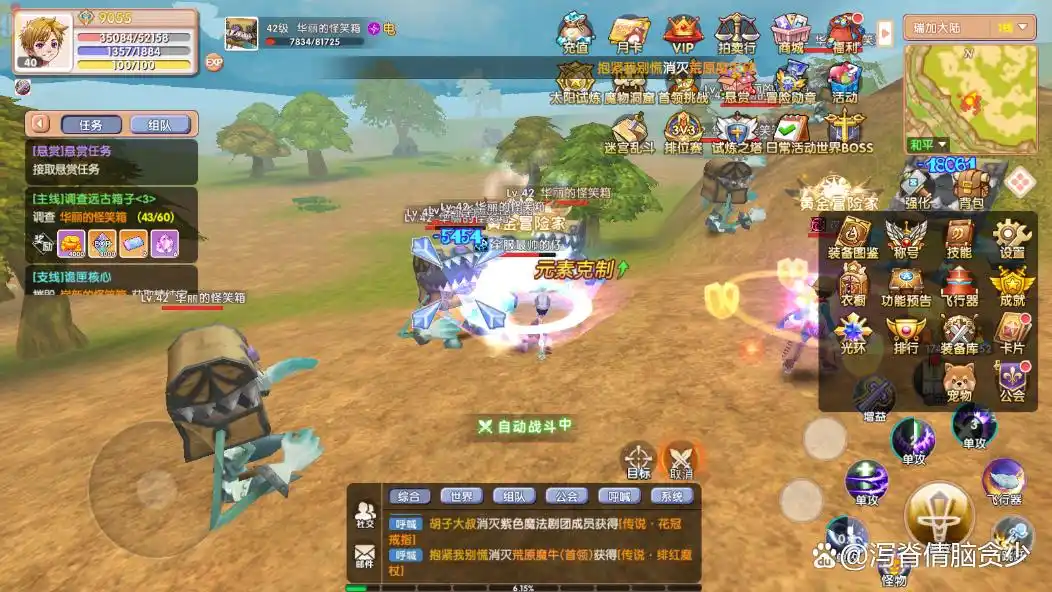Switch to the 组队 team tab in quest panel
This screenshot has width=1052, height=592.
[x=159, y=125]
